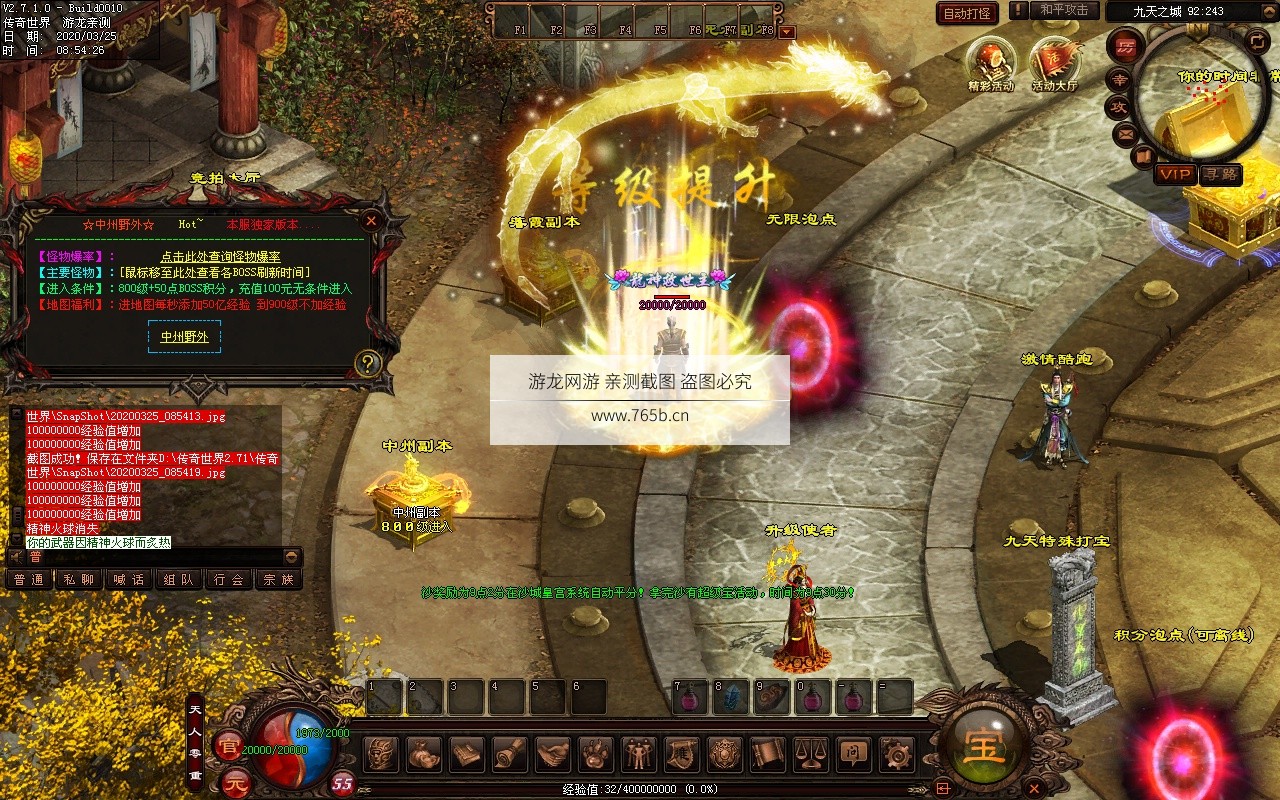This screenshot has height=800, width=1280.
Task: Click the 寻路 pathfinding button
Action: click(x=1219, y=174)
